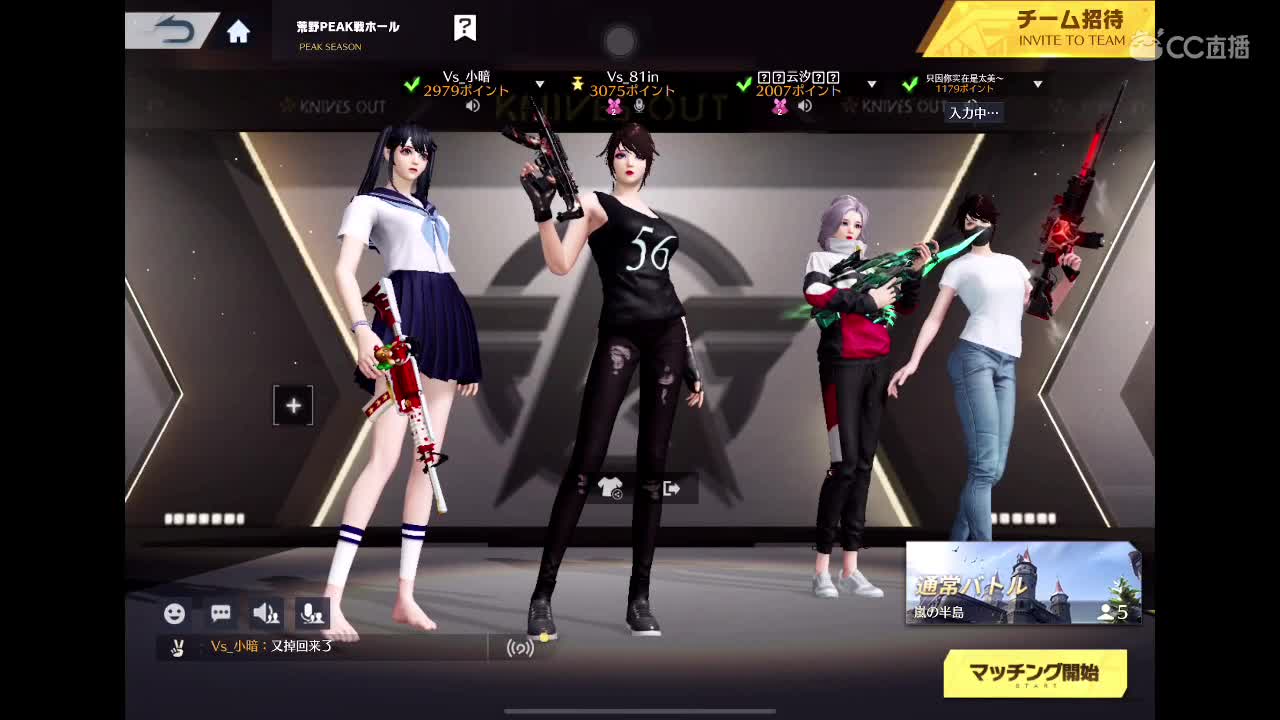The width and height of the screenshot is (1280, 720).
Task: Select the team microphone voice icon
Action: coord(311,613)
